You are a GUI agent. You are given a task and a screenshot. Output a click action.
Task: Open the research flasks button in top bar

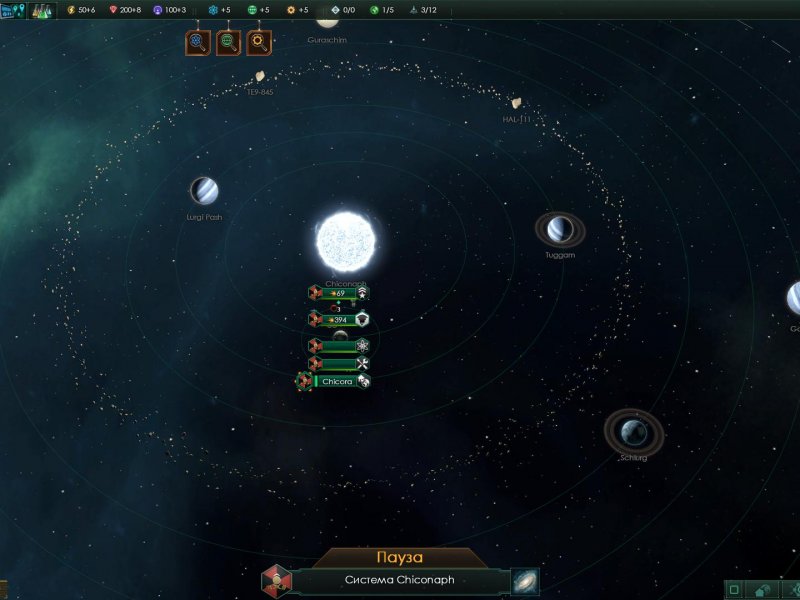click(42, 10)
